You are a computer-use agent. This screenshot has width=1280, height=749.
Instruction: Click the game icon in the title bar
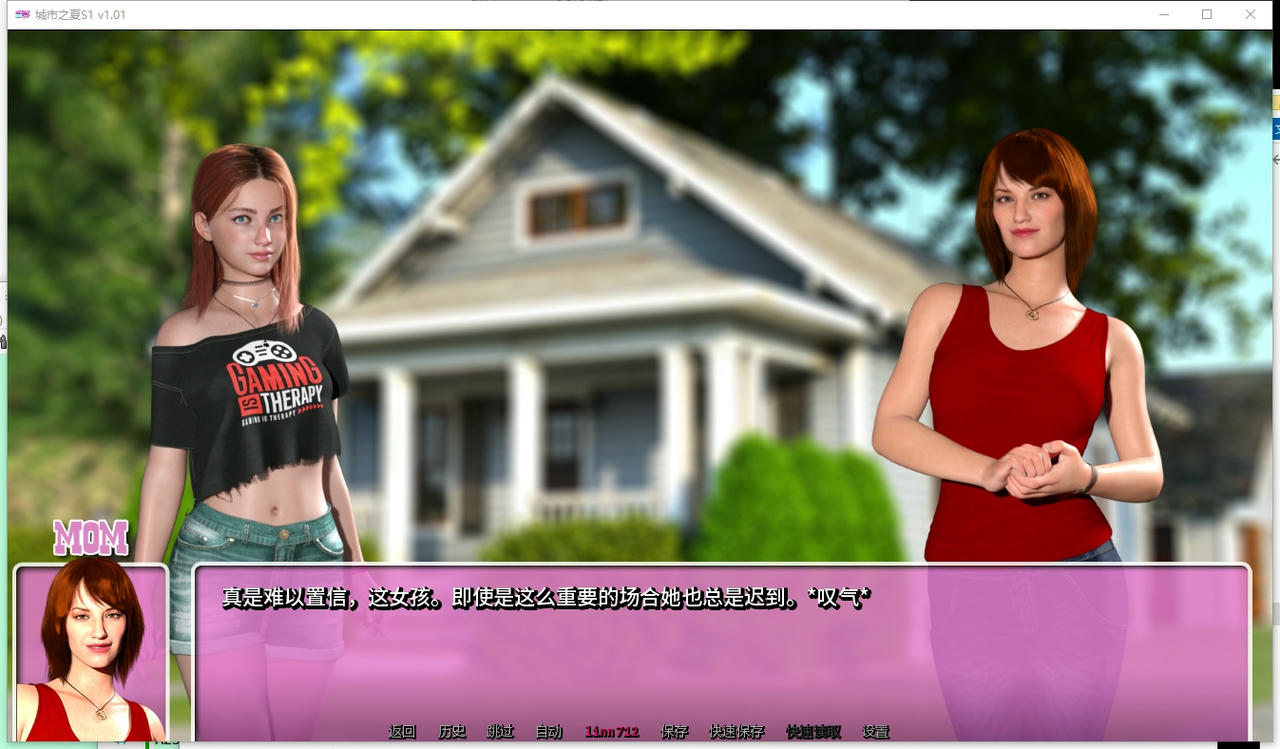tap(21, 14)
